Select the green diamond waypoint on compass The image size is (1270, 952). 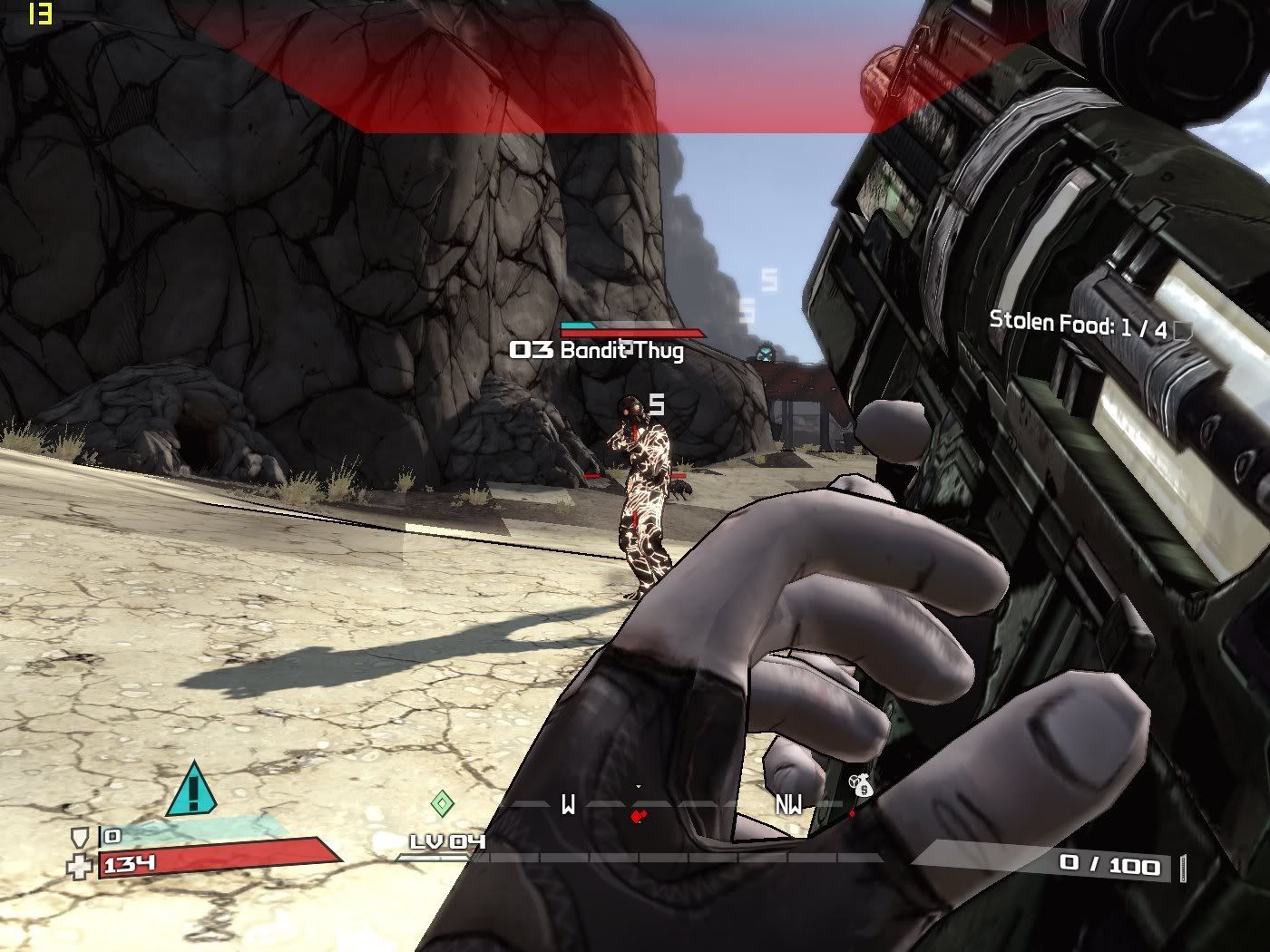pyautogui.click(x=442, y=803)
